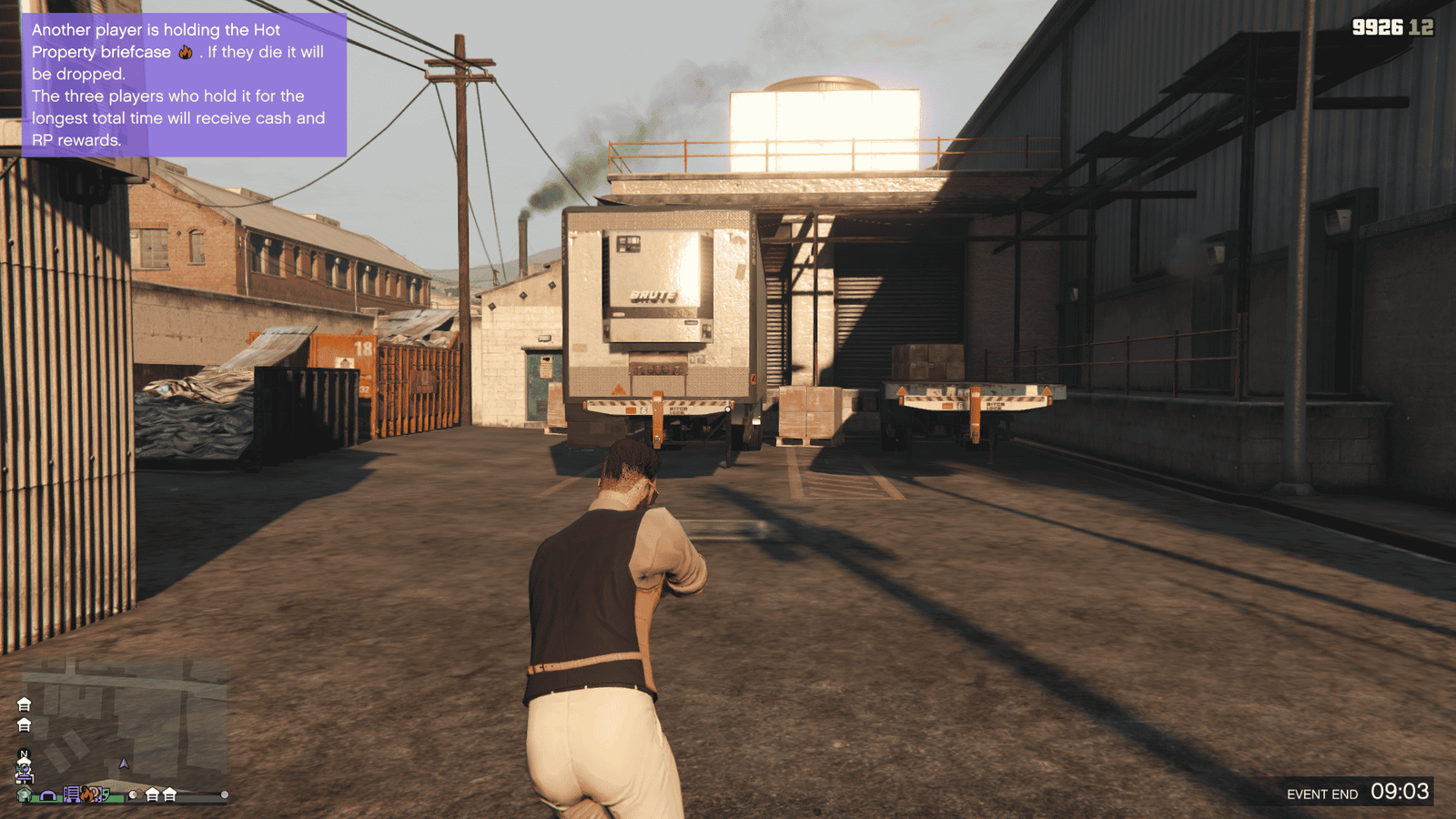Screen dimensions: 1456x819
Task: Click the house blip right of minimap bar
Action: pyautogui.click(x=153, y=796)
